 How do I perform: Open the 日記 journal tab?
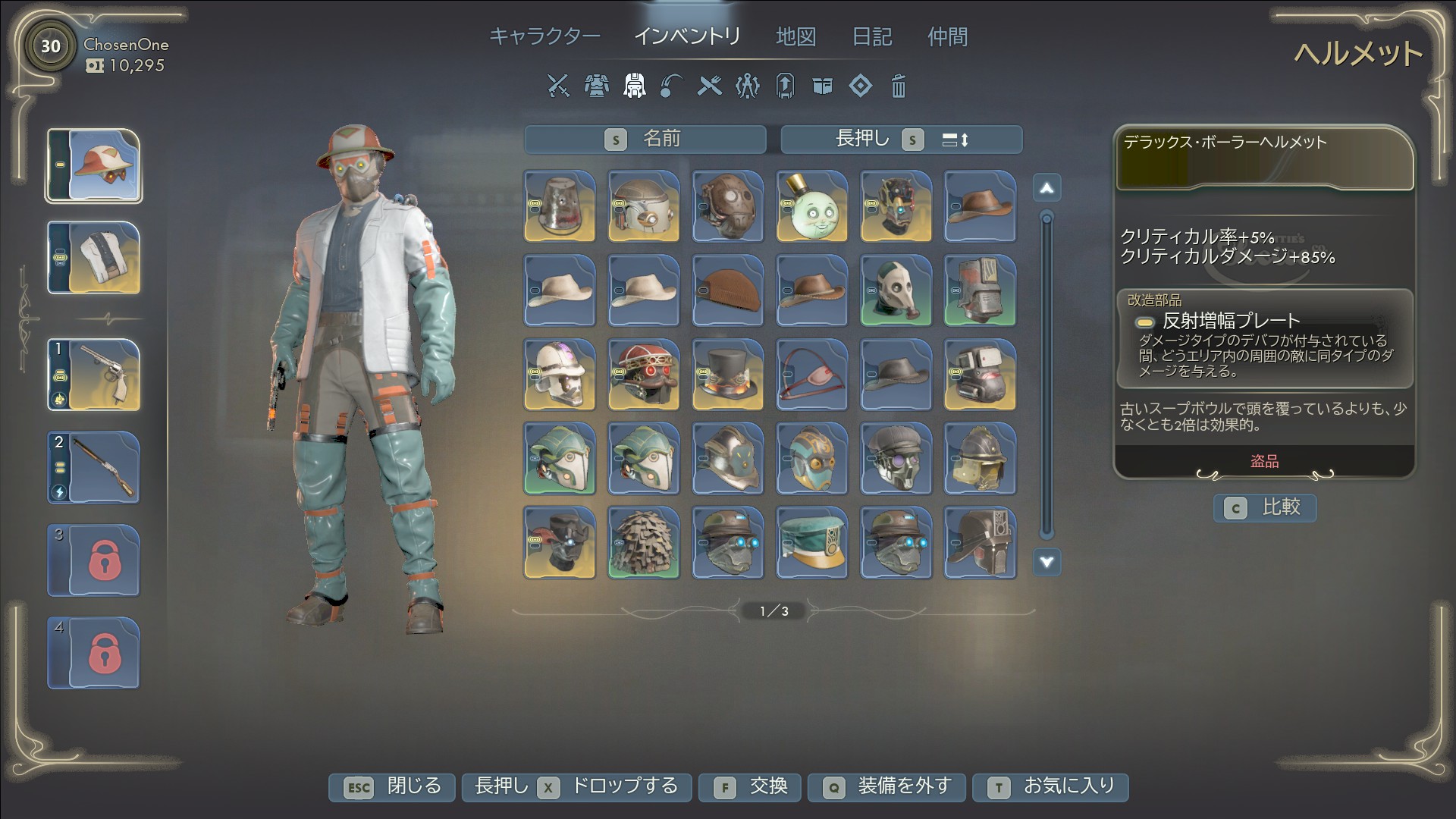[872, 36]
